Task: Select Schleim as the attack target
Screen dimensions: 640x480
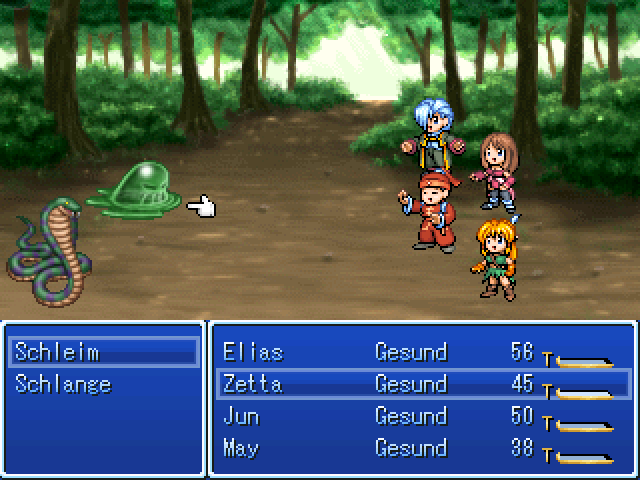Action: click(x=57, y=353)
